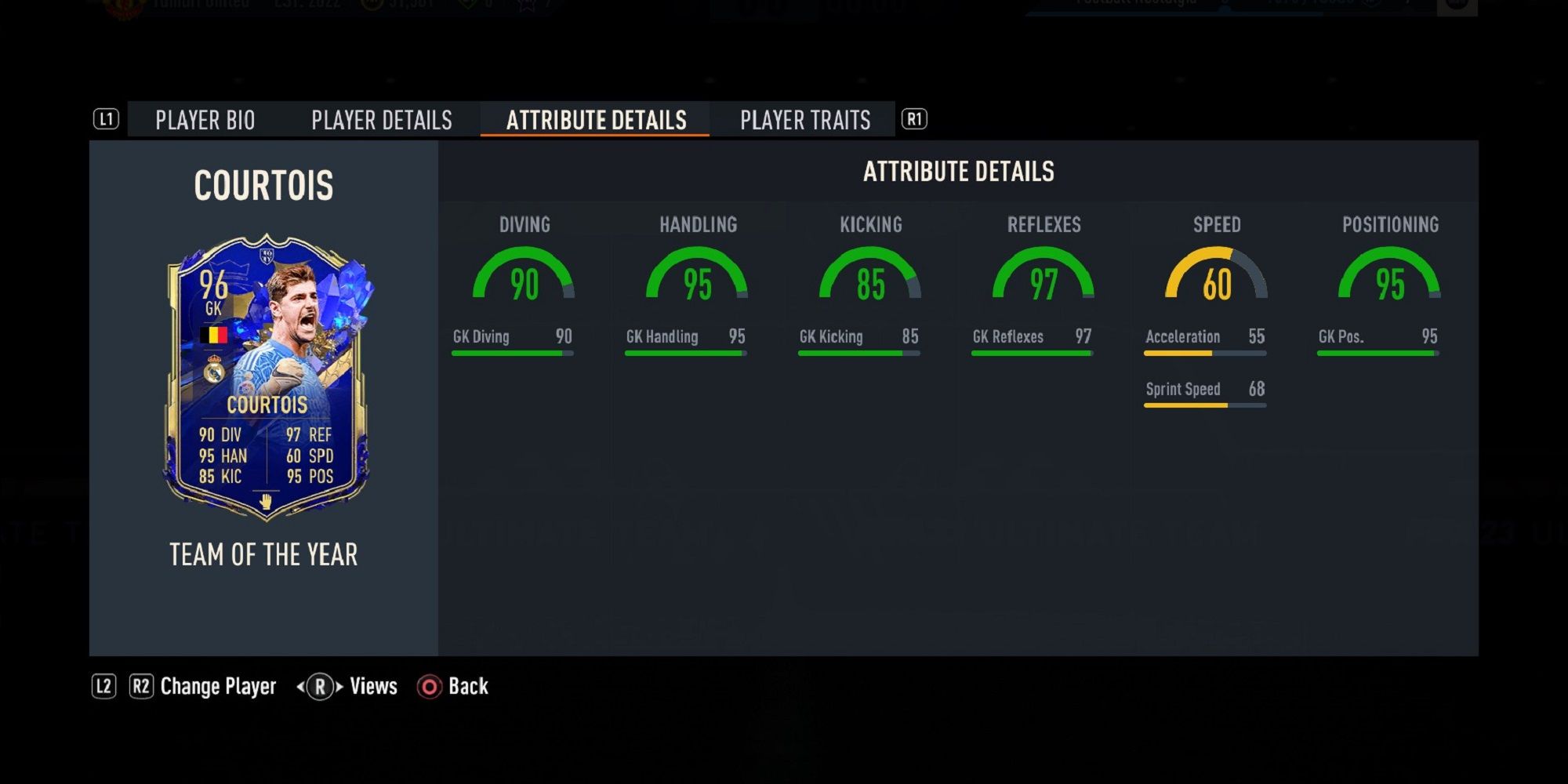
Task: Show the Player Traits tab
Action: (805, 120)
